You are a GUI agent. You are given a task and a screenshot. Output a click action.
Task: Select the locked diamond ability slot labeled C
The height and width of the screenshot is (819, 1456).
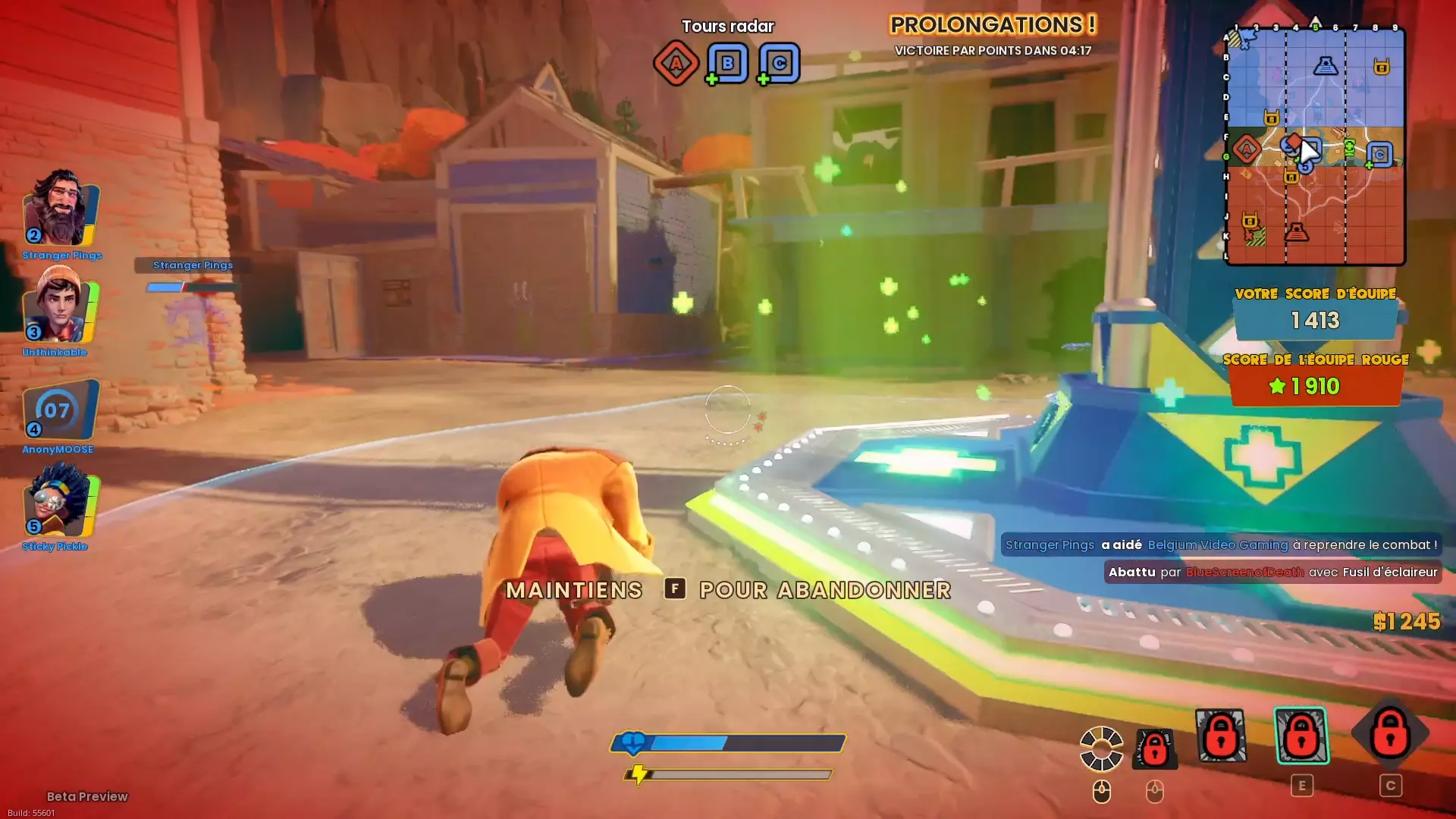(x=1390, y=733)
